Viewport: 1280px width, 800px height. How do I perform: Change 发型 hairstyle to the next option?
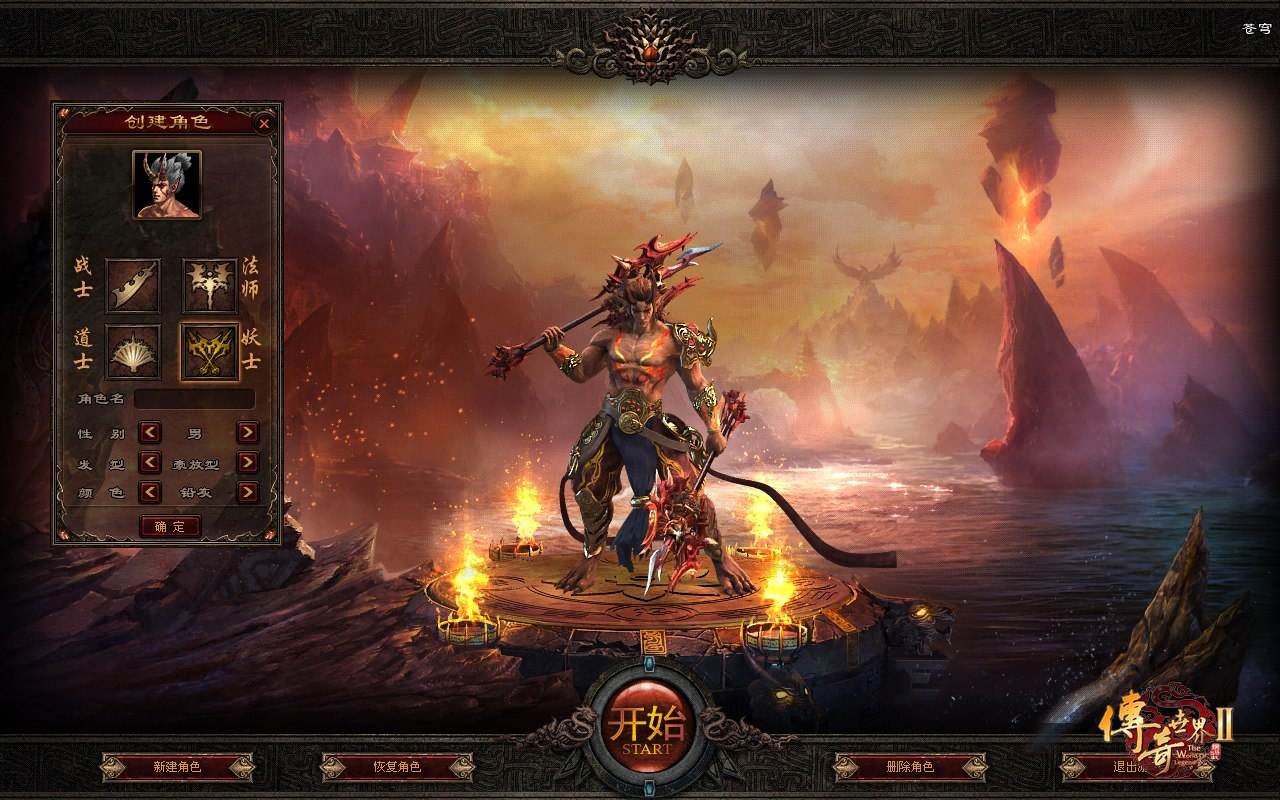(x=247, y=463)
